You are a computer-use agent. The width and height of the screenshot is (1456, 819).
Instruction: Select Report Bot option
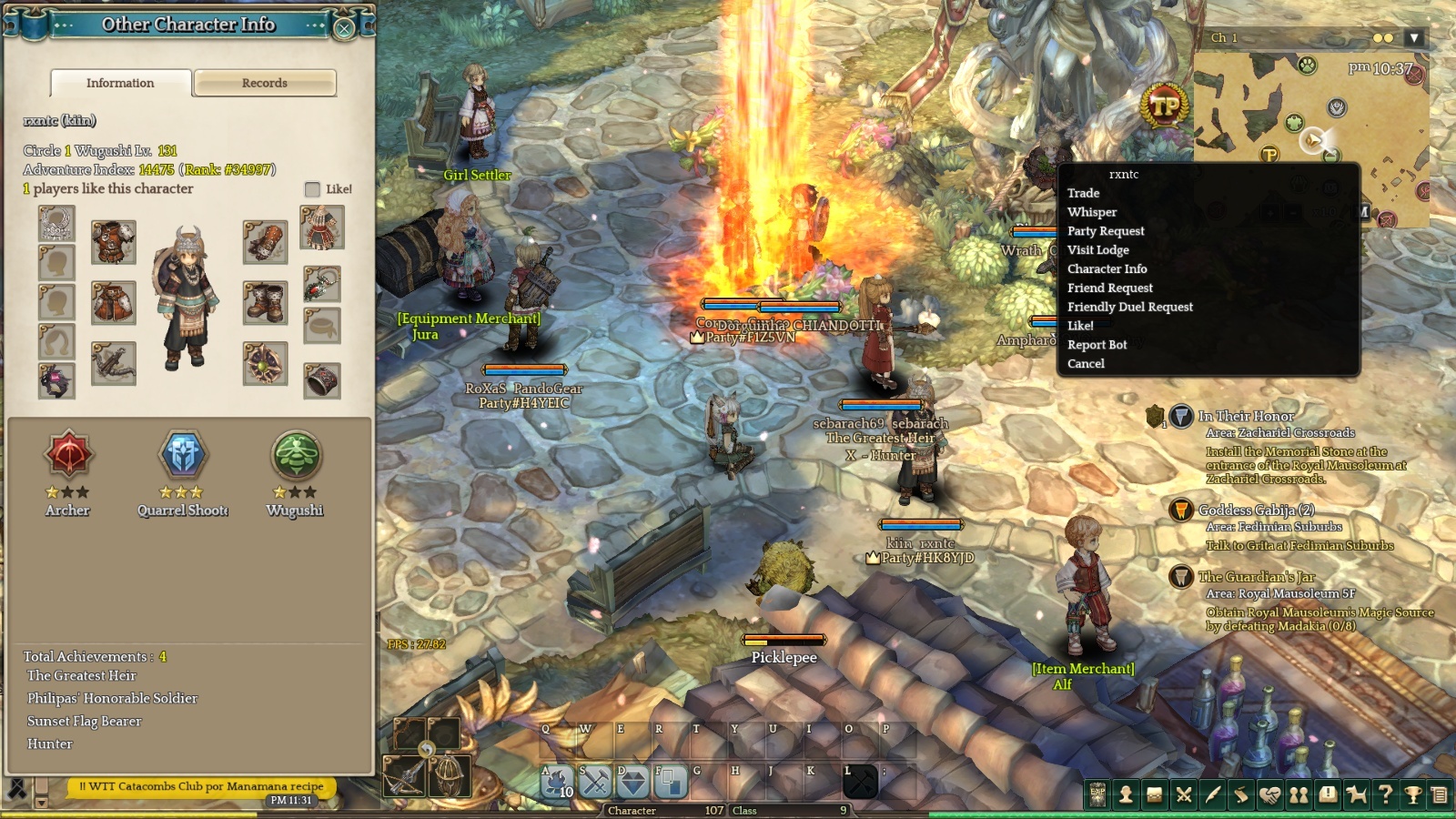(x=1097, y=345)
